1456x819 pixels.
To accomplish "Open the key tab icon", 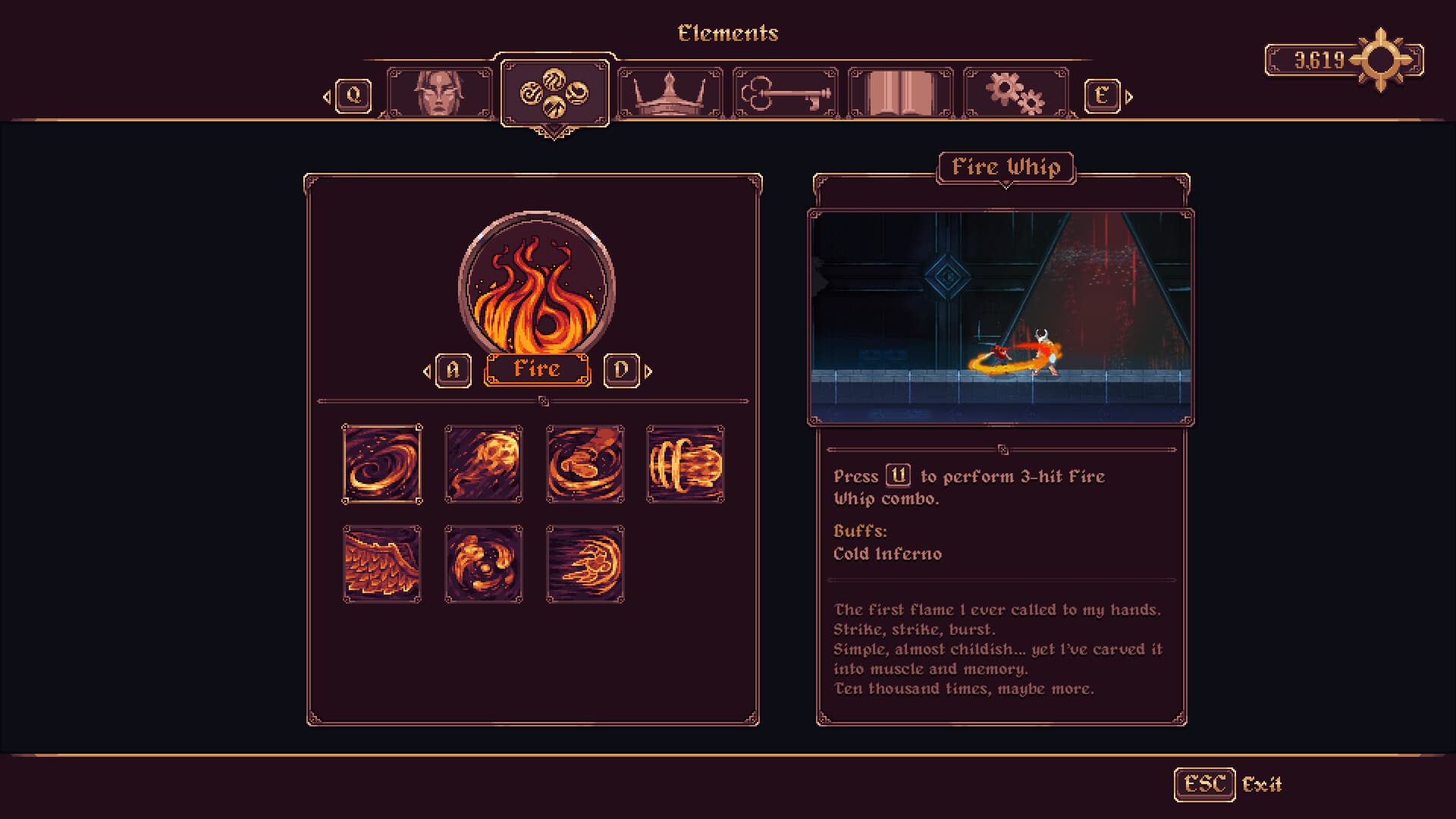I will (x=785, y=91).
